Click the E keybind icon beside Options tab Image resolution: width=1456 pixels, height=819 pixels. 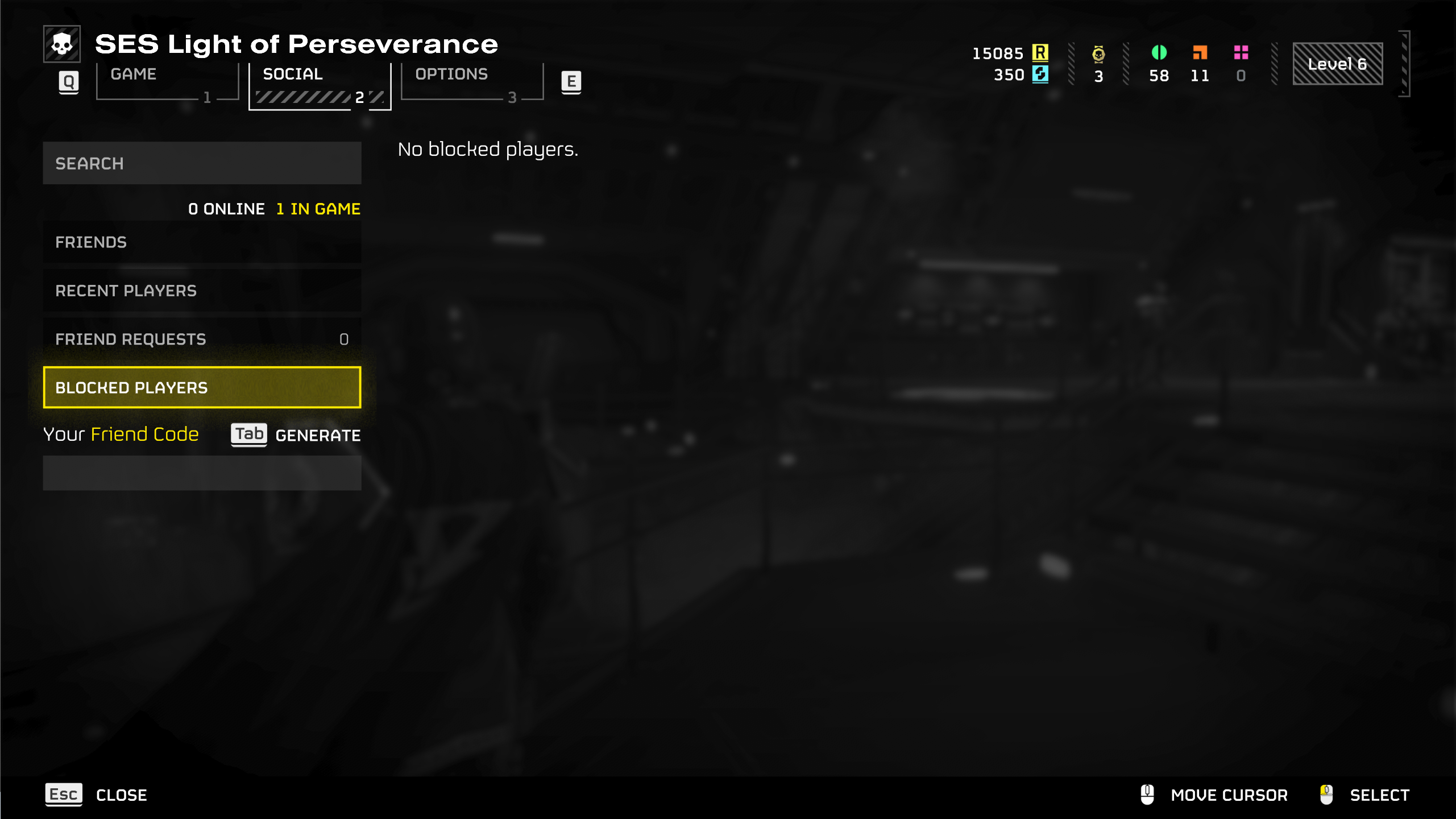tap(572, 81)
